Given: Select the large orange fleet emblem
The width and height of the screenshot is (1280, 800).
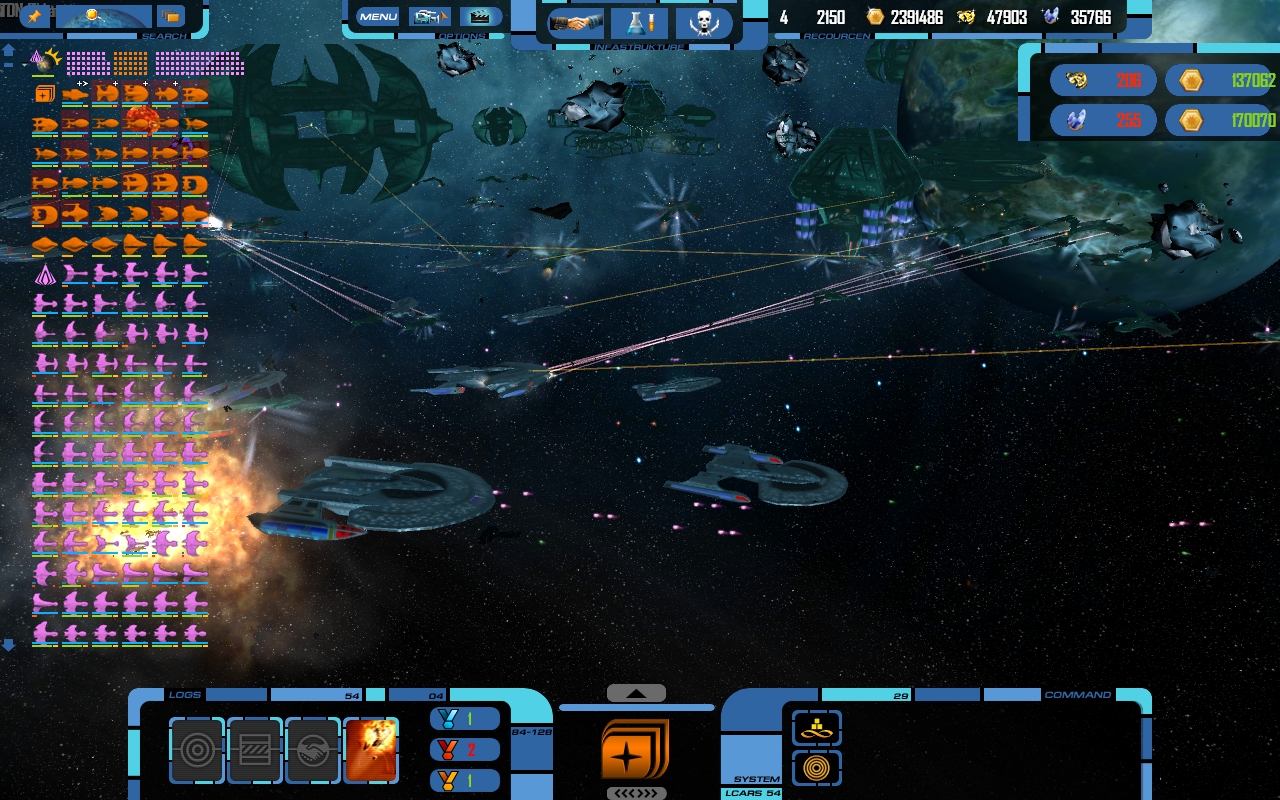Looking at the screenshot, I should point(635,749).
